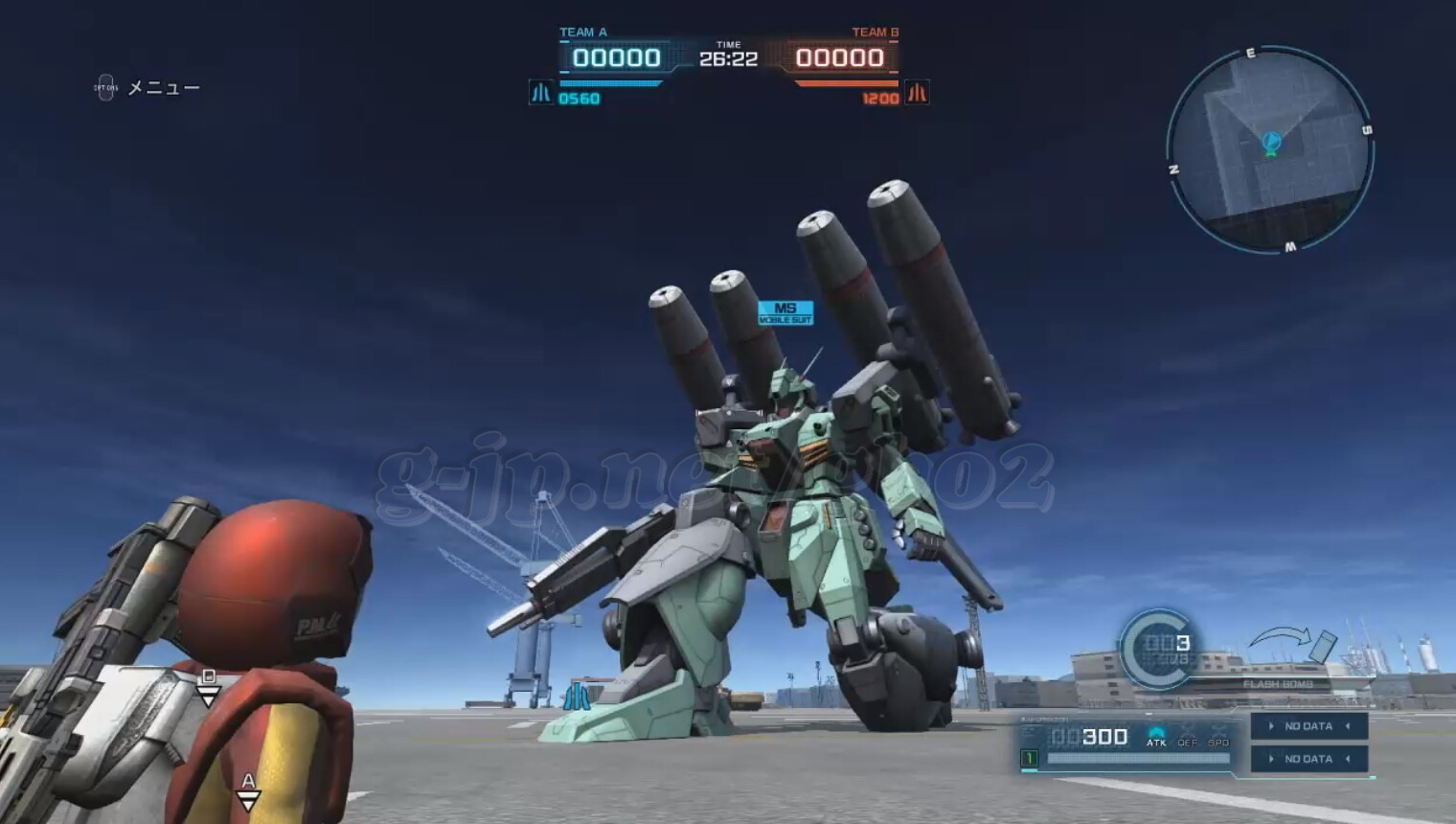Select the DEF status indicator
The image size is (1456, 824).
tap(1188, 736)
